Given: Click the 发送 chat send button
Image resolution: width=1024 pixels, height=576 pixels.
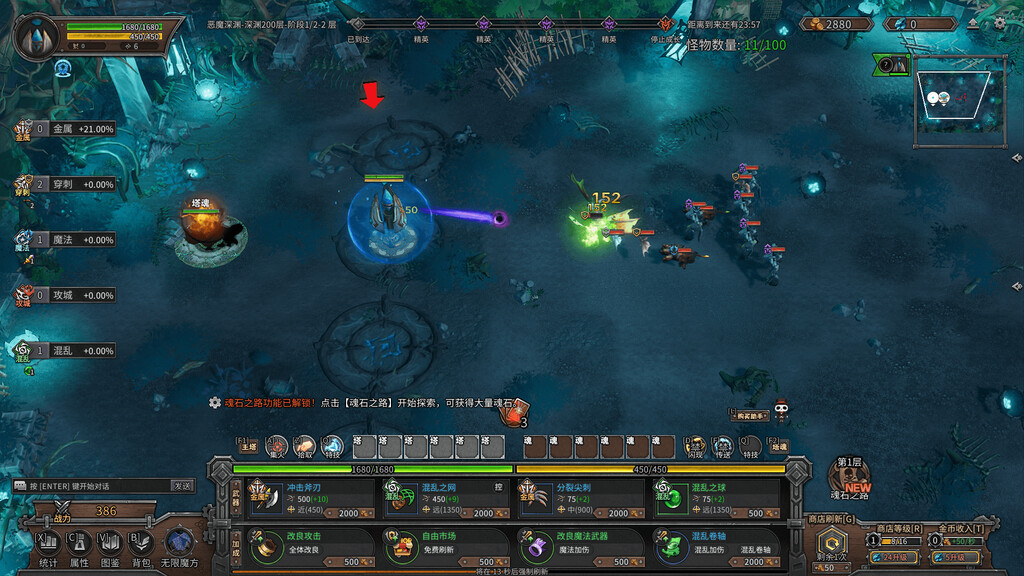Looking at the screenshot, I should [182, 485].
